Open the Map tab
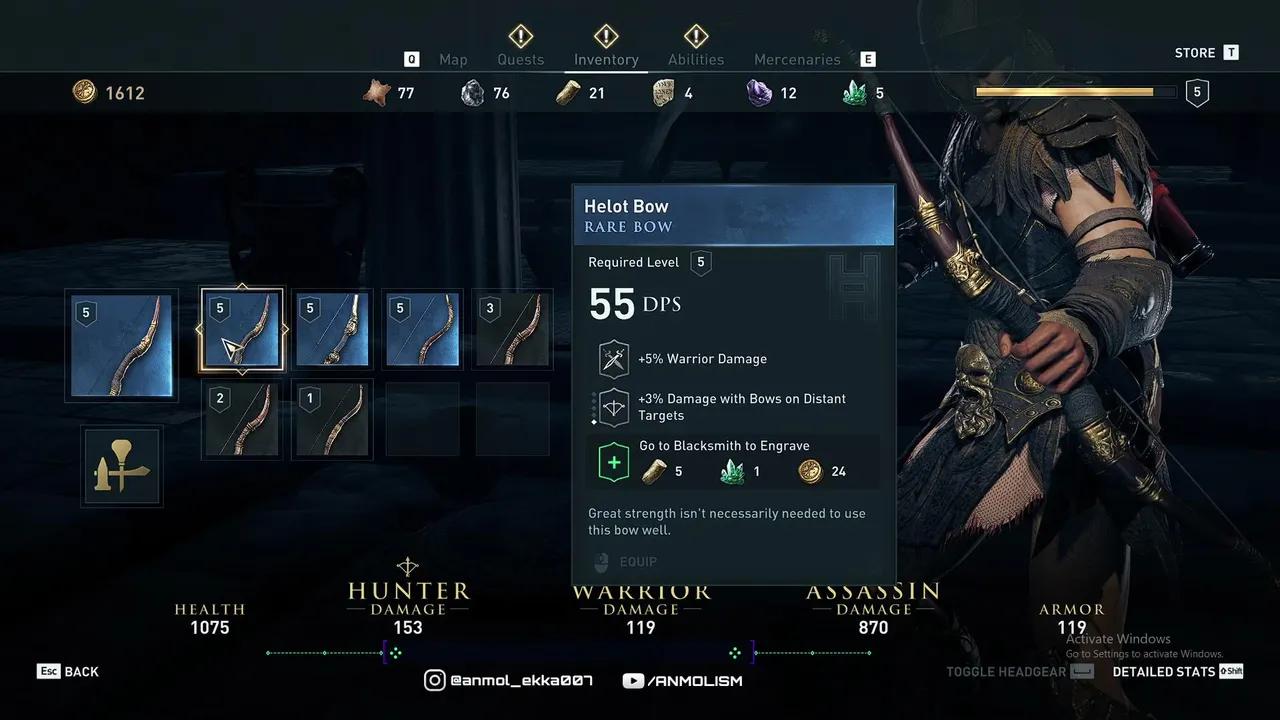Image resolution: width=1280 pixels, height=720 pixels. click(x=453, y=59)
